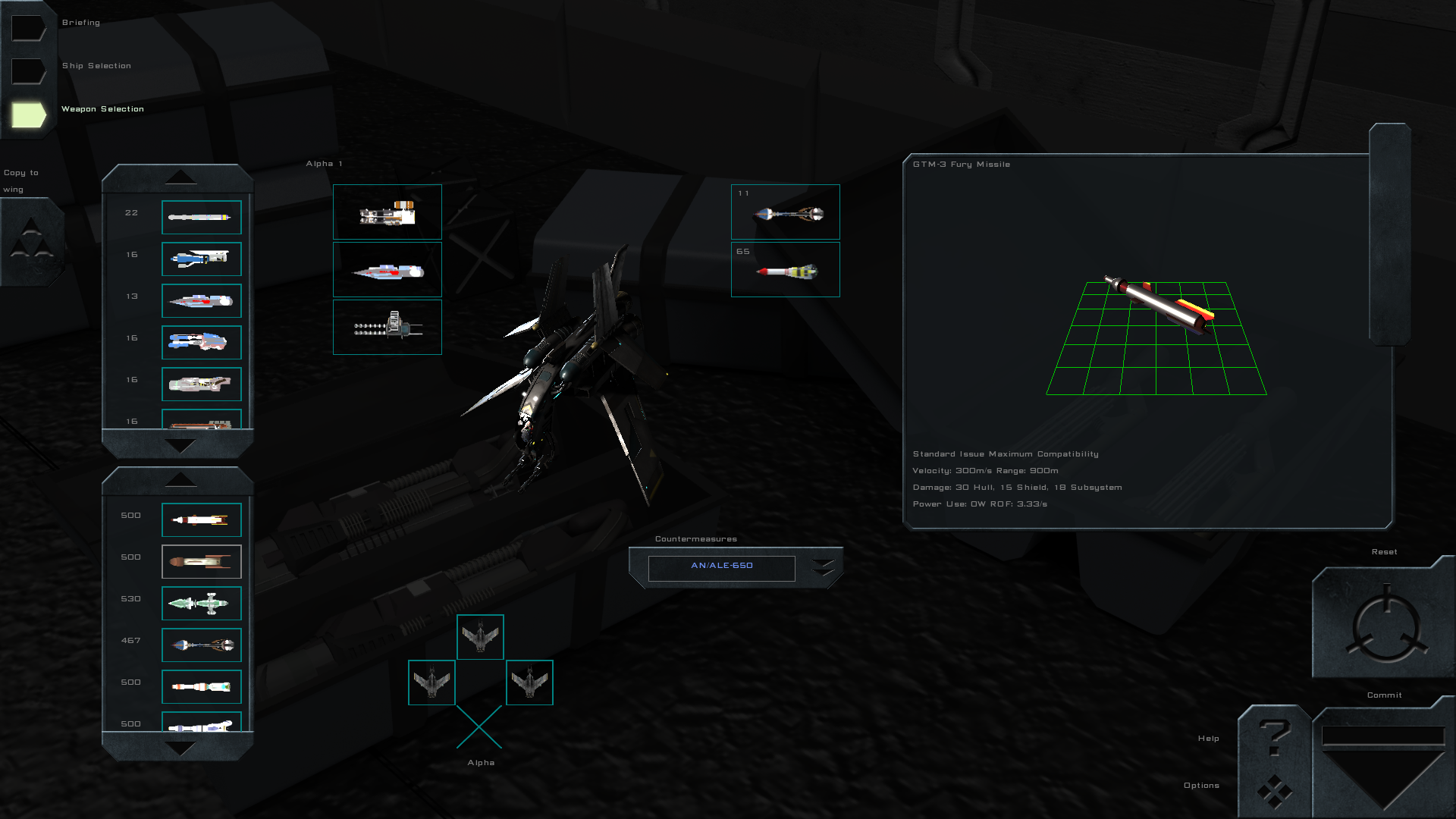Select the top Alpha wing ship
Screen dimensions: 1456x819
[480, 637]
